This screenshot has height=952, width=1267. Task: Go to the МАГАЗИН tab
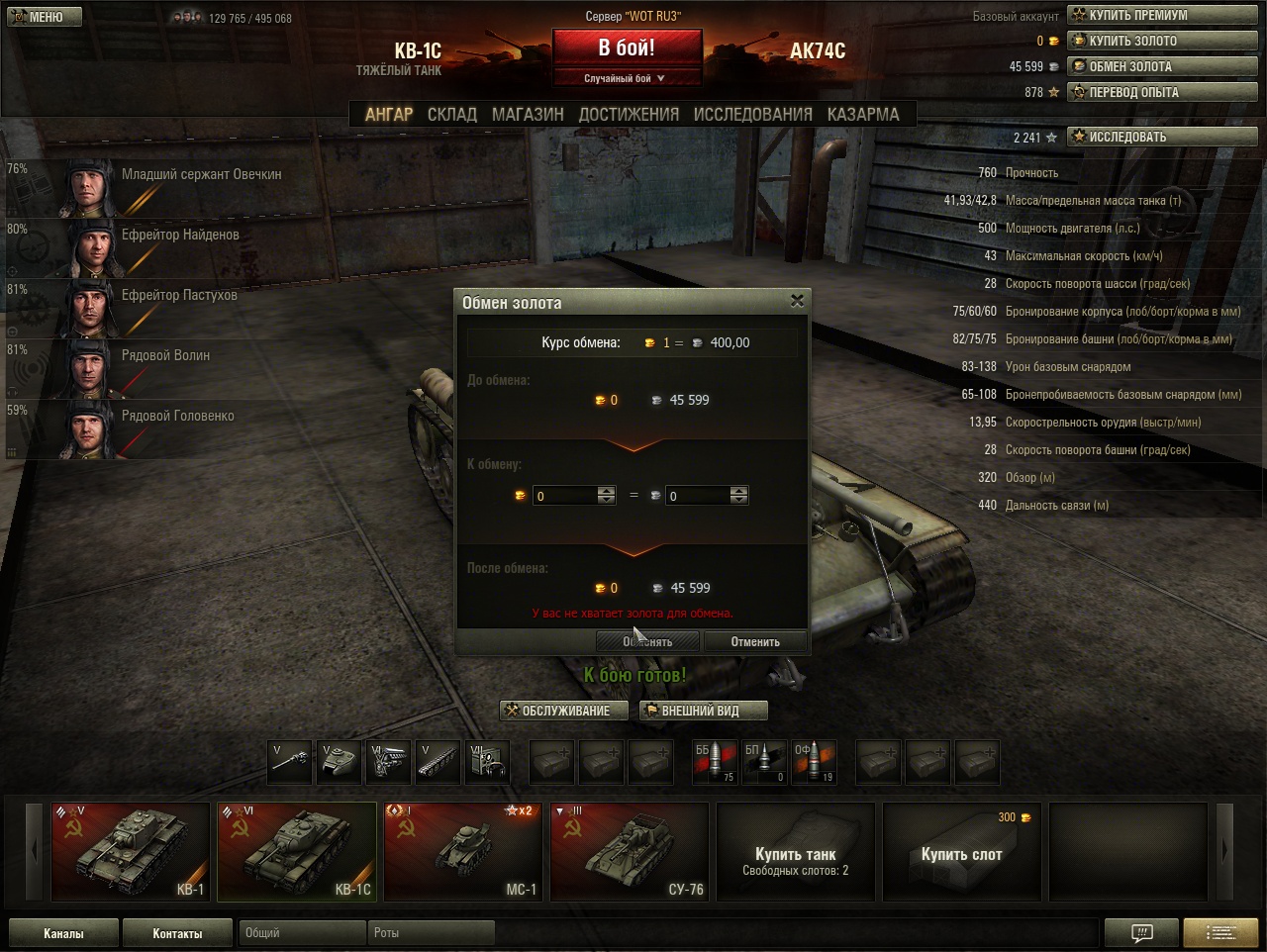(528, 115)
